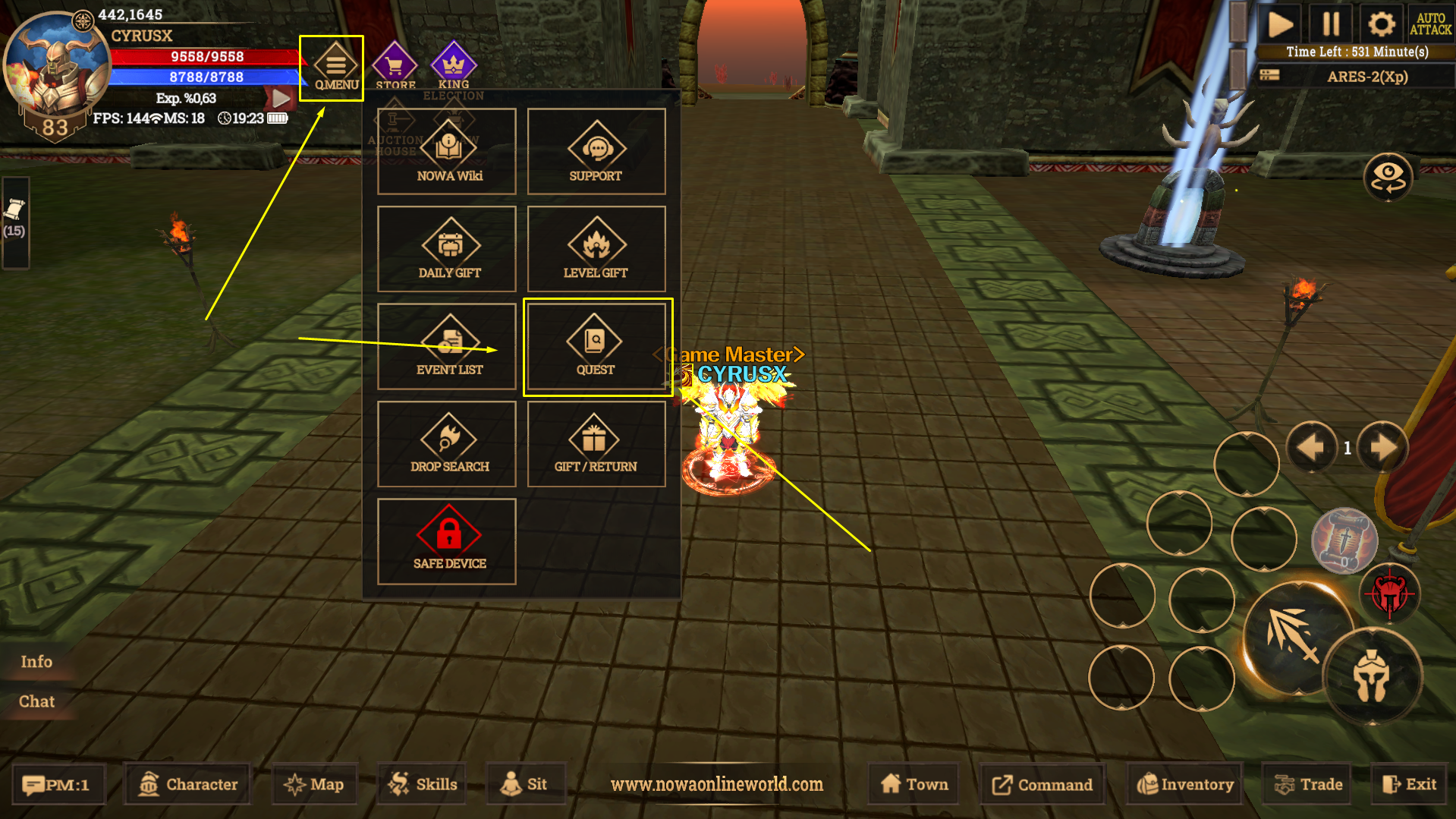Exit the game
Viewport: 1456px width, 819px height.
[x=1410, y=784]
